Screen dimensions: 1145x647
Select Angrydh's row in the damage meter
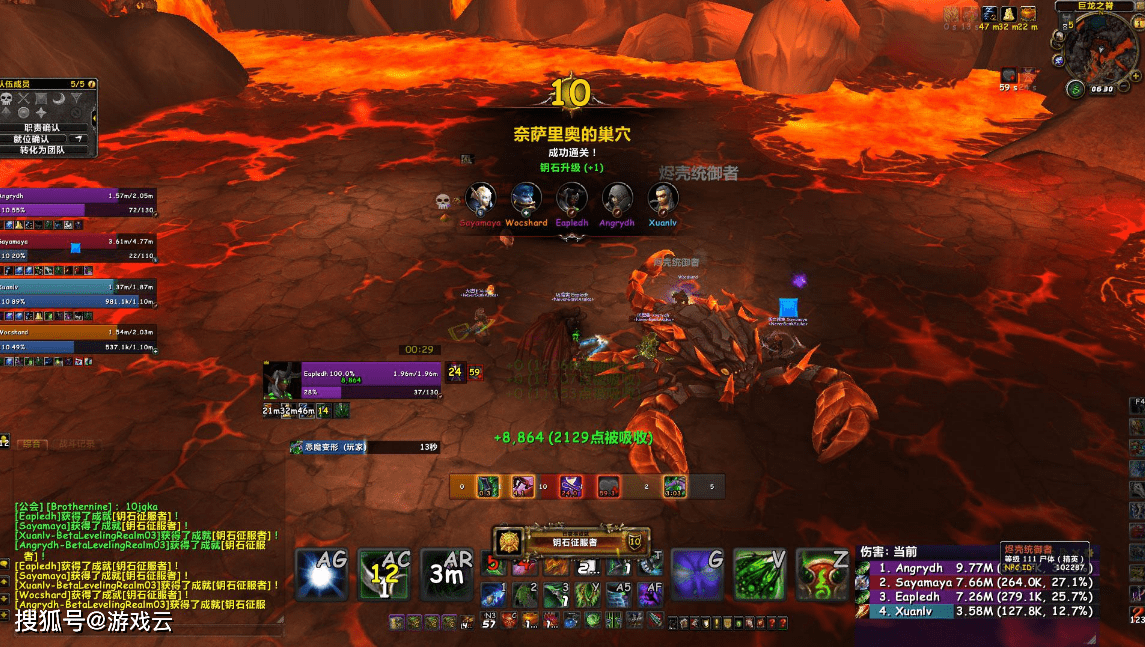(975, 568)
